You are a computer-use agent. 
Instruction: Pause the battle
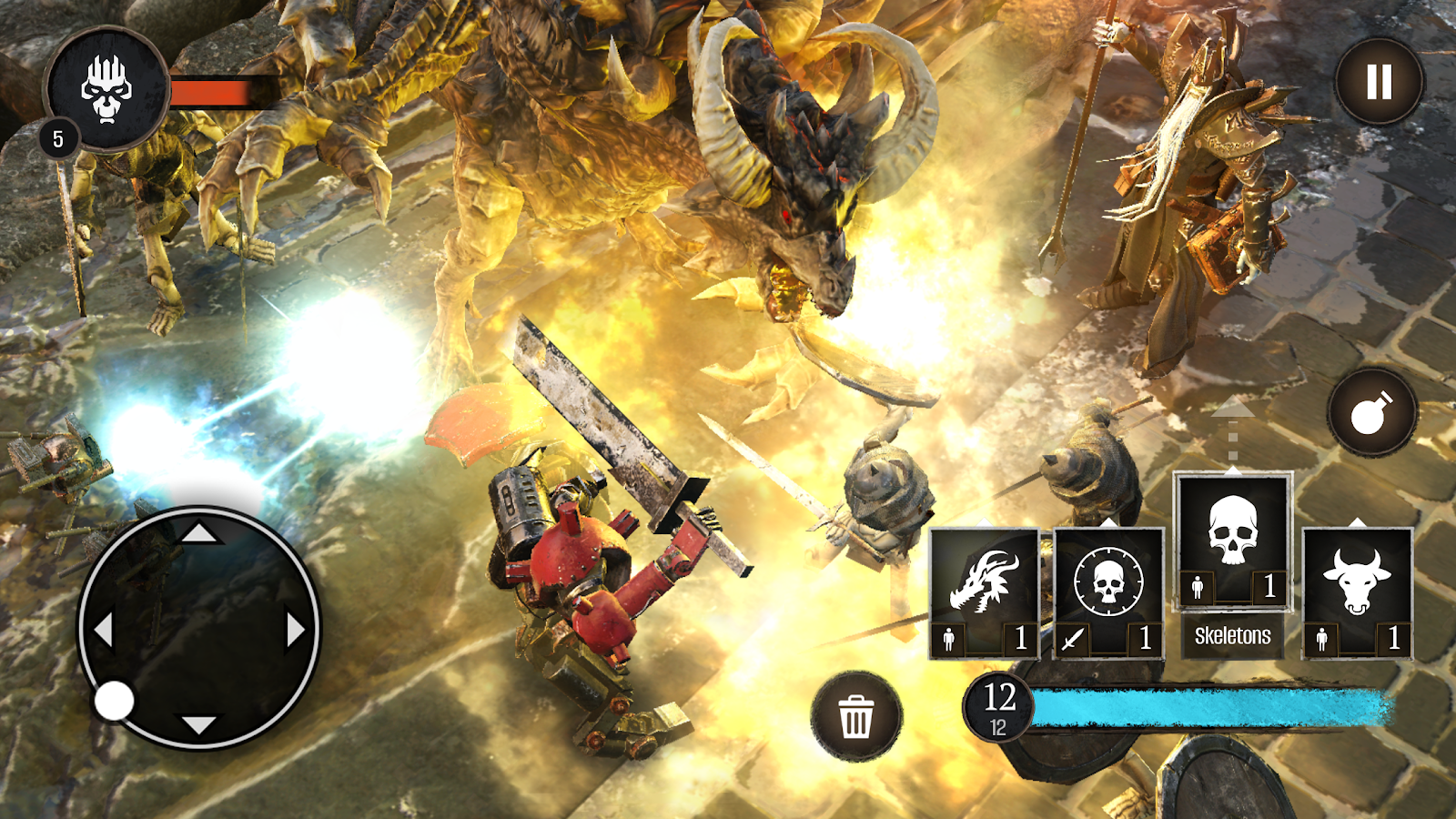pyautogui.click(x=1380, y=82)
